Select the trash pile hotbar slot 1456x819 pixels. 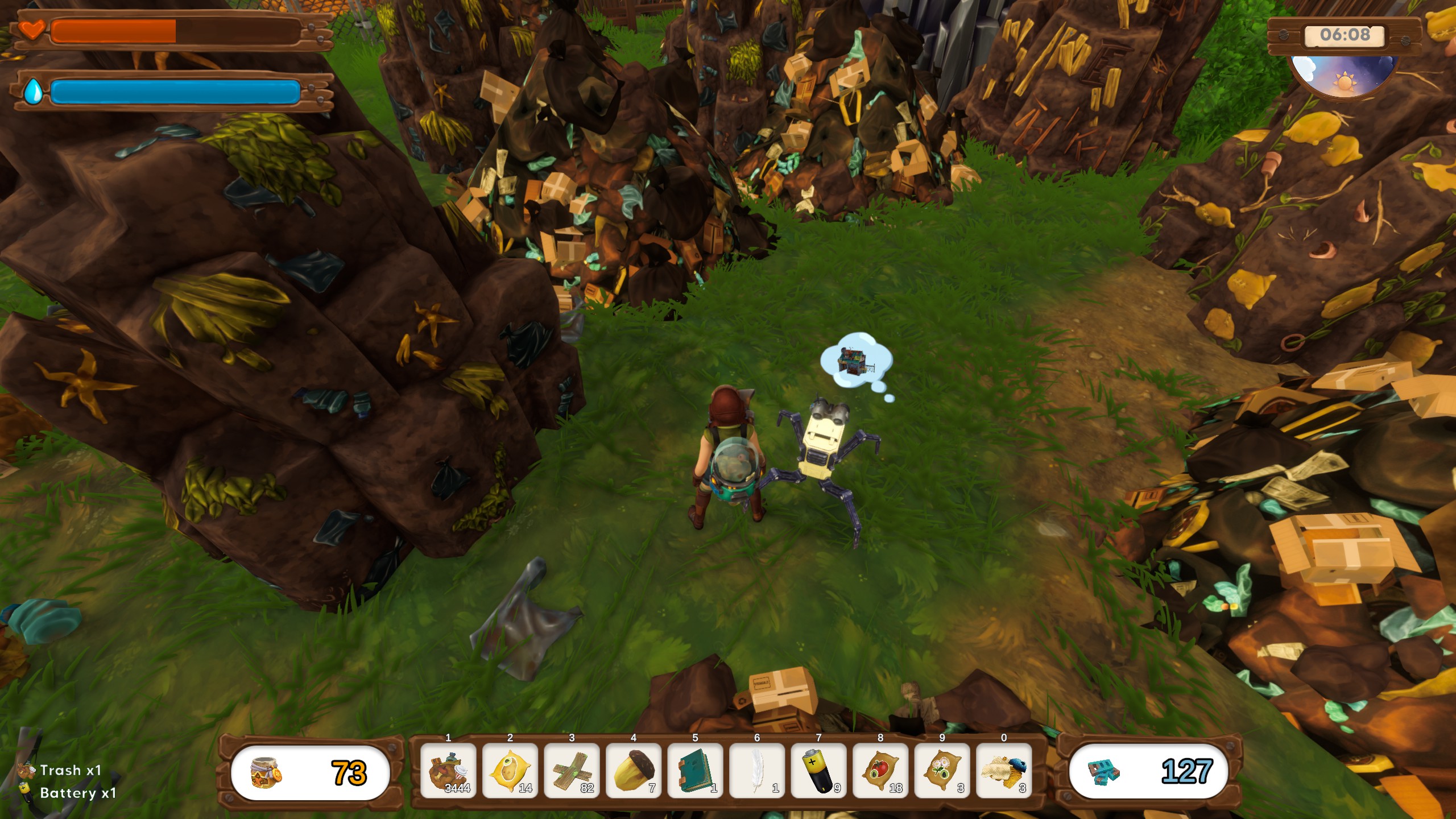pos(448,771)
